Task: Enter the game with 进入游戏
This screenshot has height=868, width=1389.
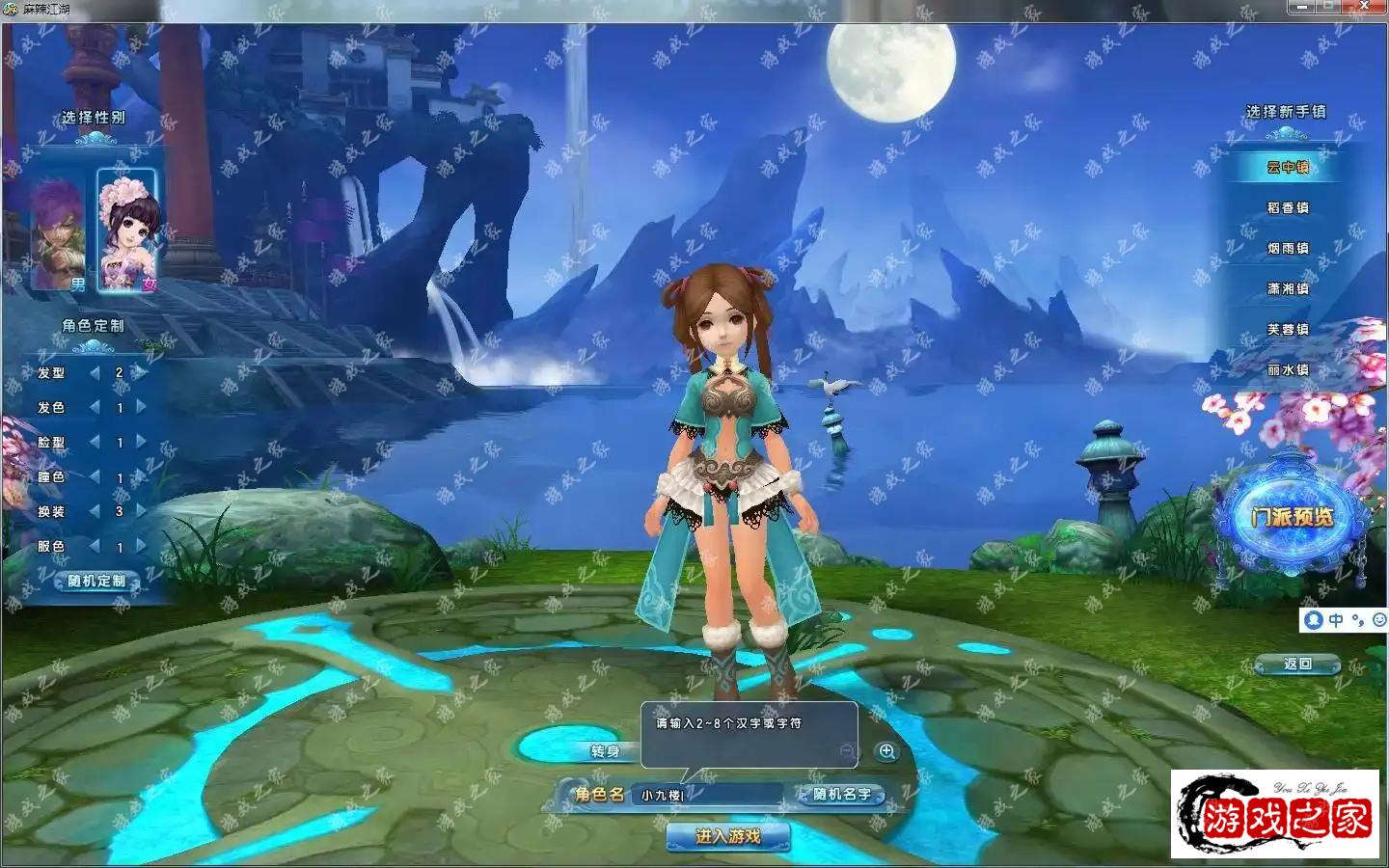Action: [728, 836]
